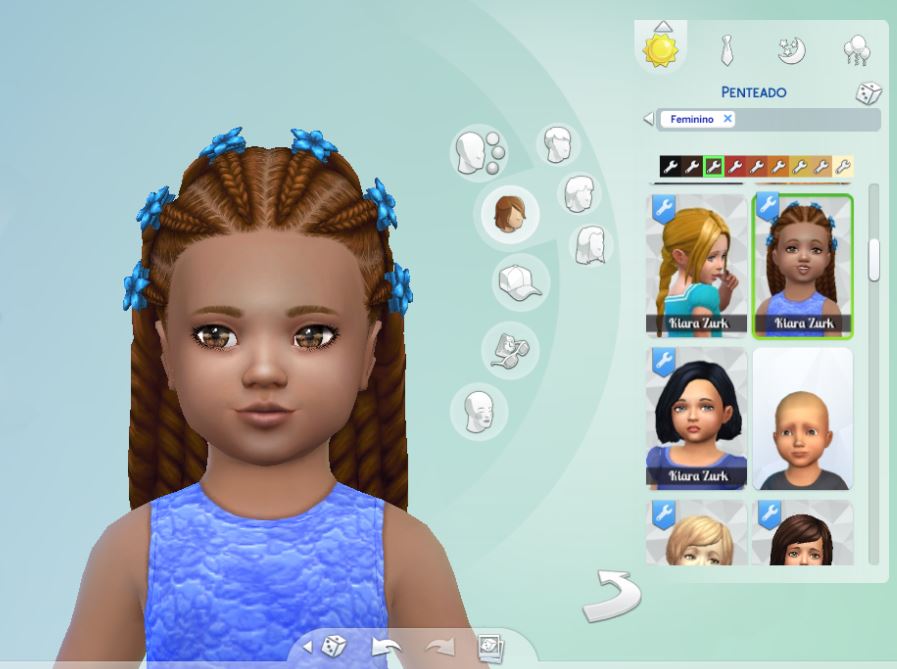Image resolution: width=897 pixels, height=669 pixels.
Task: Open the sleepwear moon outfit tab
Action: pyautogui.click(x=792, y=49)
